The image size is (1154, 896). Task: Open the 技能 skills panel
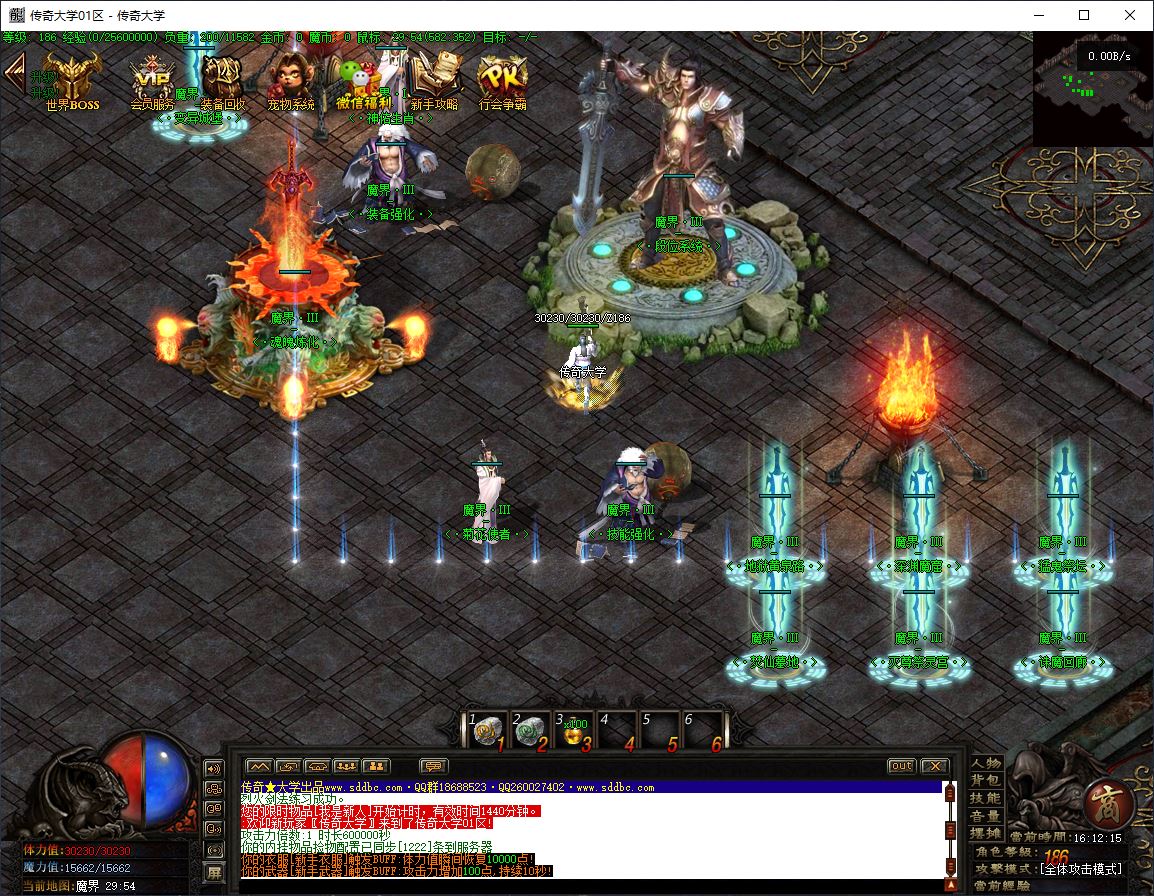point(985,798)
